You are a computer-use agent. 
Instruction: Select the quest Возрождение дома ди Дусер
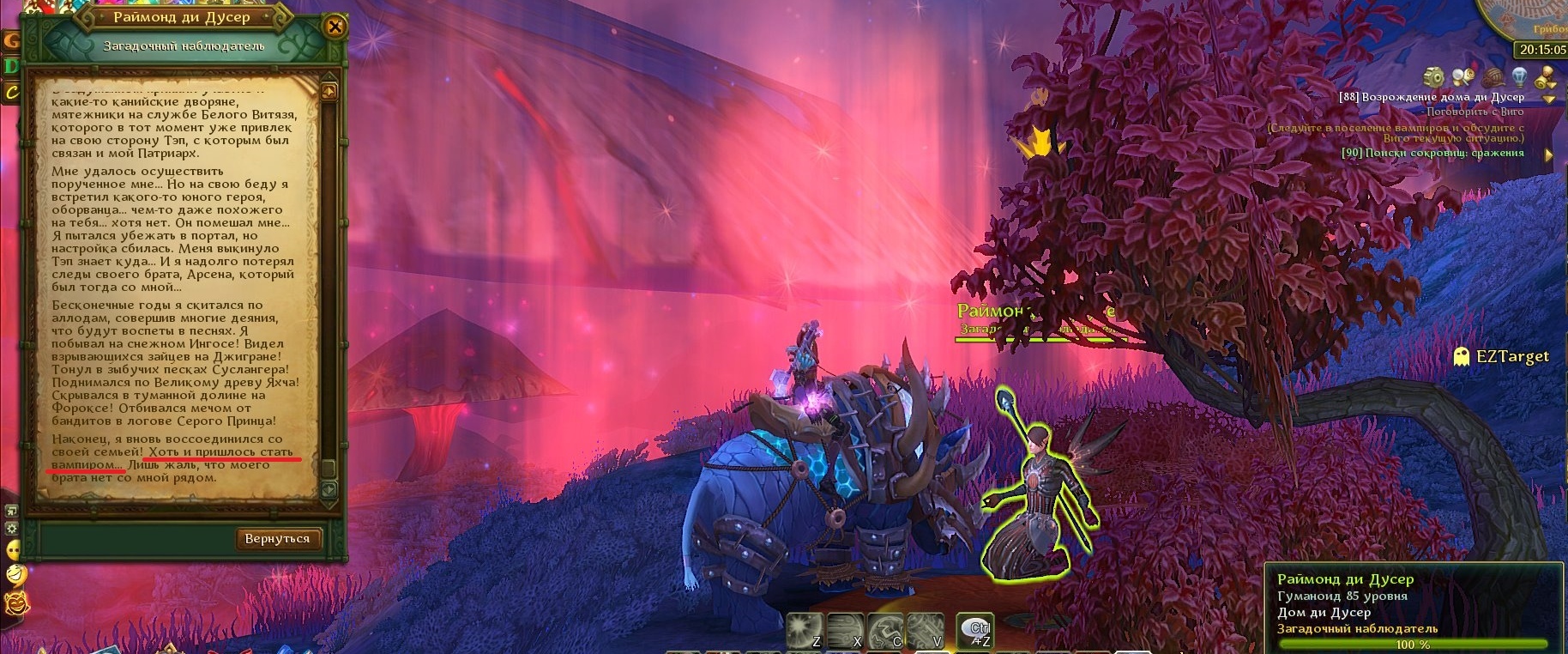coord(1431,97)
